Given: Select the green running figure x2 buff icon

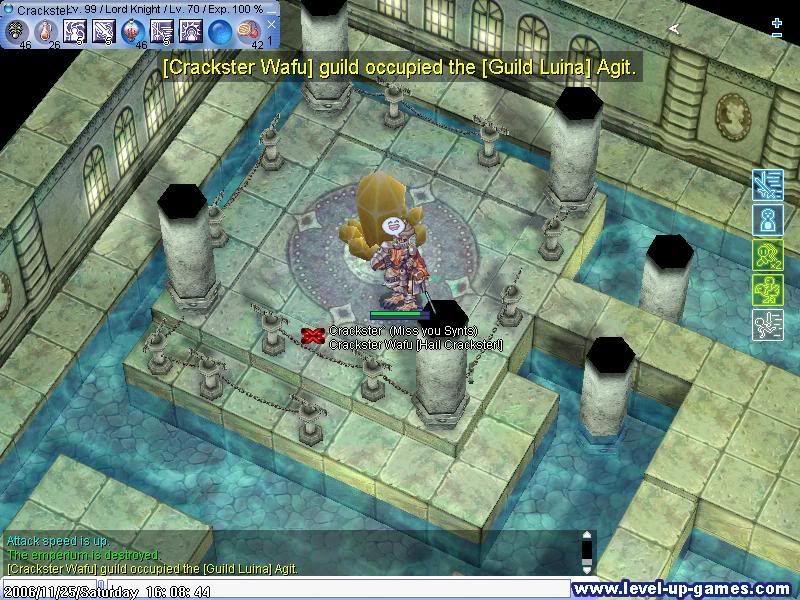Looking at the screenshot, I should pos(766,254).
